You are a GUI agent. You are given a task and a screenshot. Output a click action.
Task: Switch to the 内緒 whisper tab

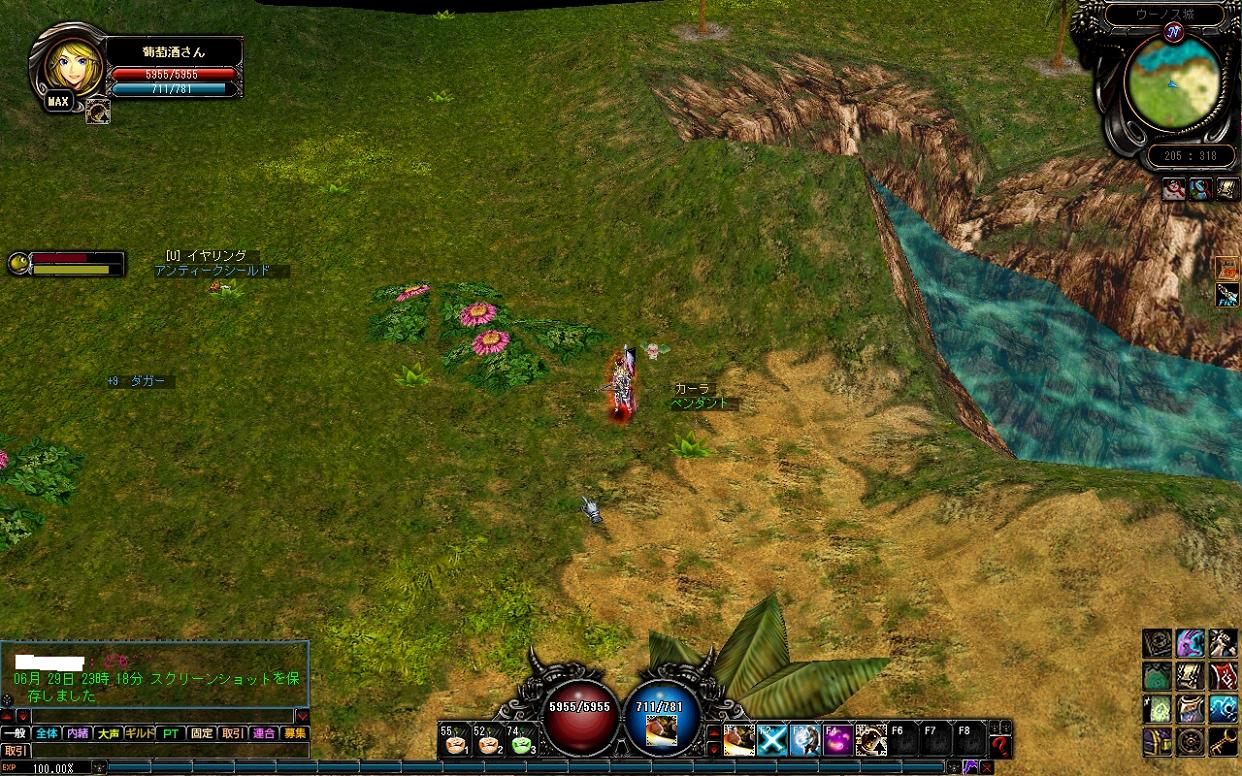pos(77,733)
